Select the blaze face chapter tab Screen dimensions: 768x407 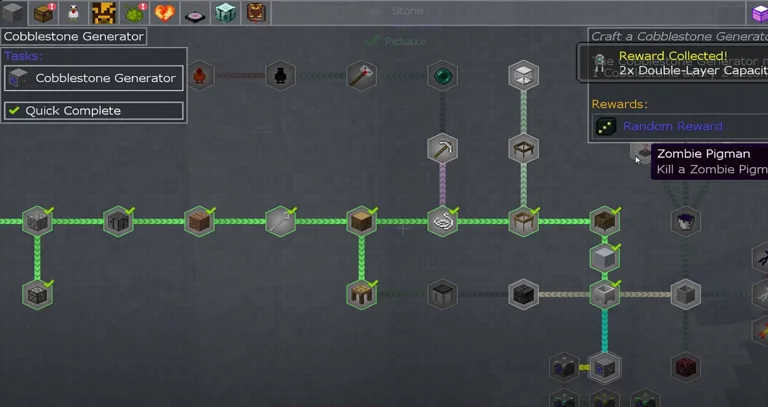click(104, 13)
